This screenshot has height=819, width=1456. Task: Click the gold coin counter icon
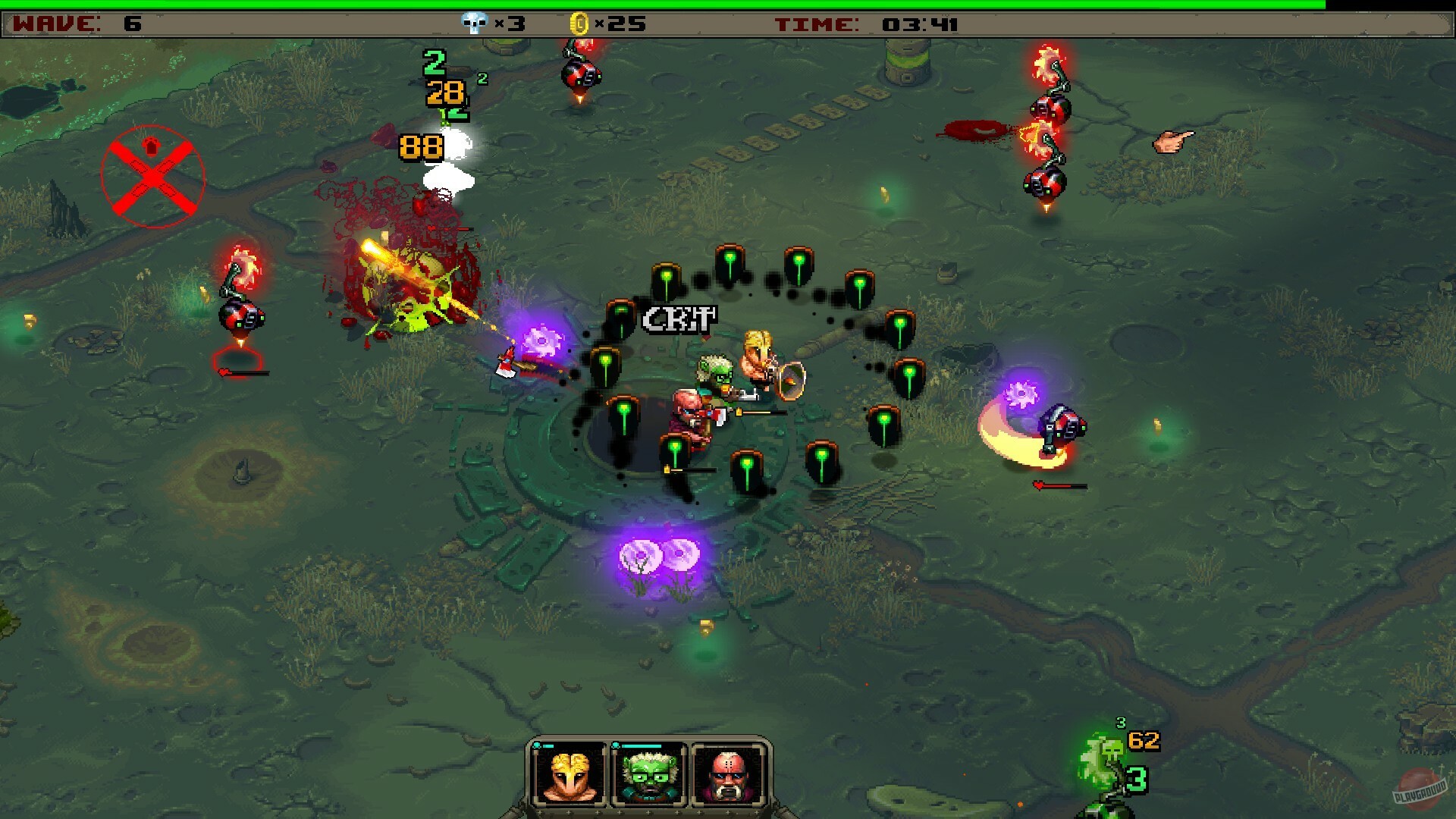(579, 24)
